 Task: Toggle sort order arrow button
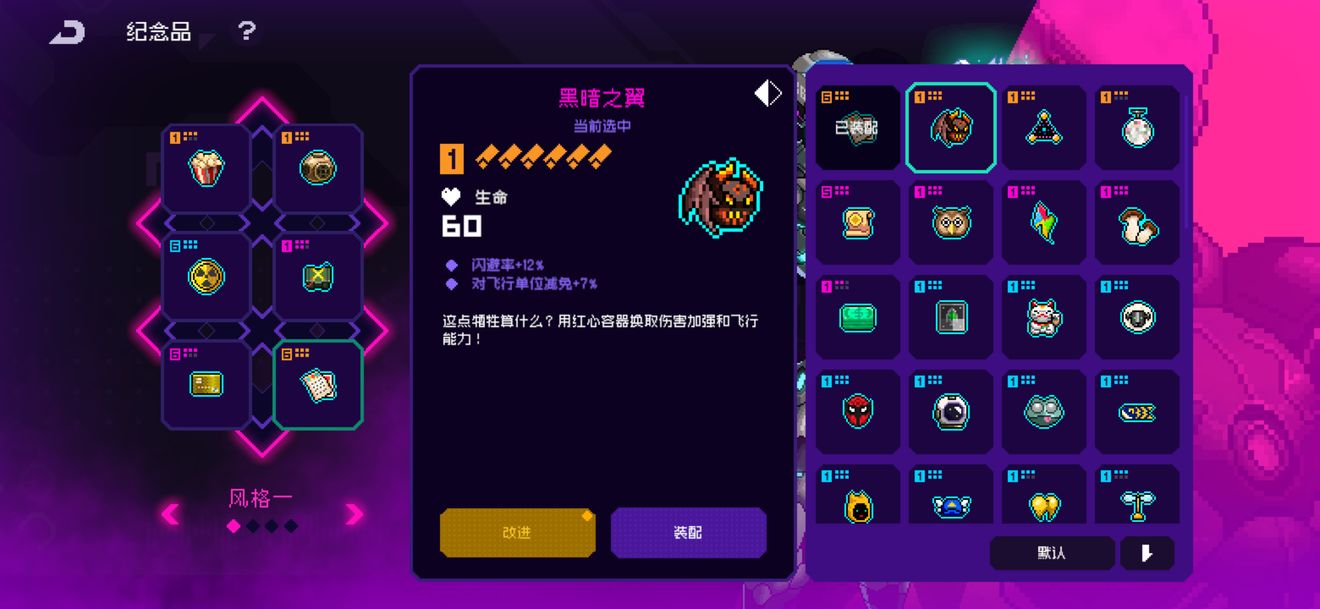1147,553
